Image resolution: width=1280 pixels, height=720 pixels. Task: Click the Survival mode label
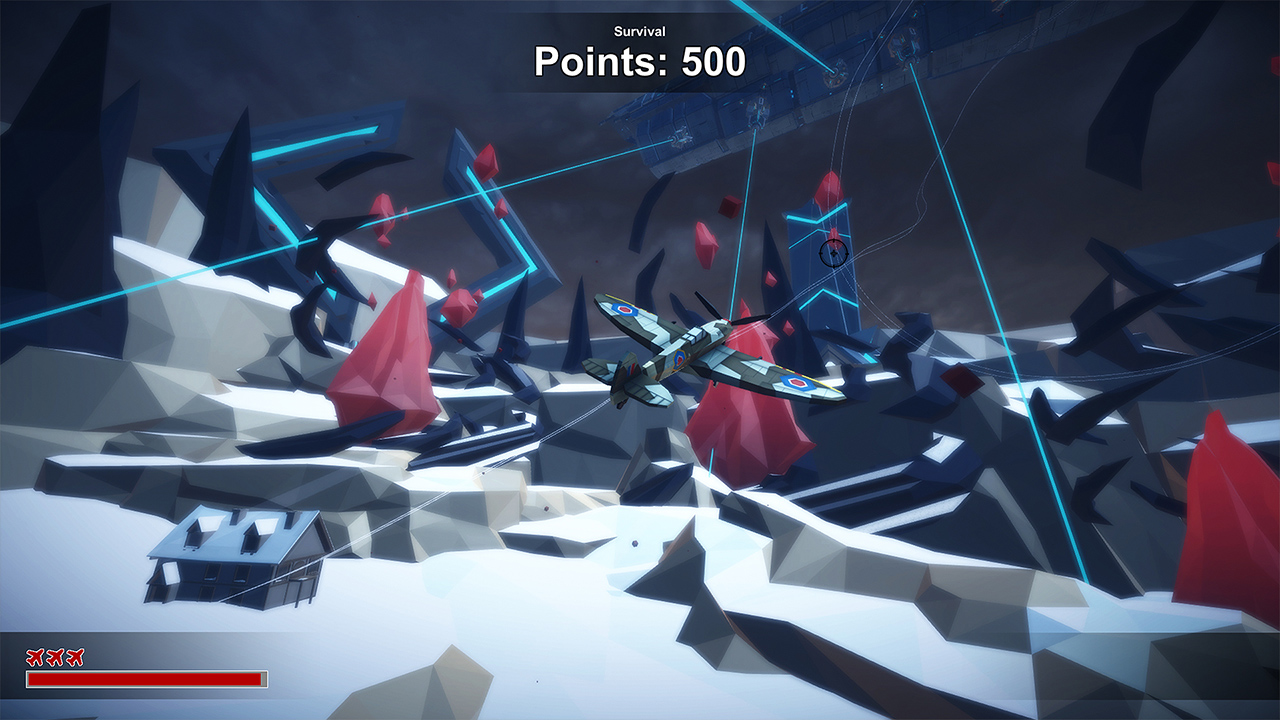click(638, 31)
